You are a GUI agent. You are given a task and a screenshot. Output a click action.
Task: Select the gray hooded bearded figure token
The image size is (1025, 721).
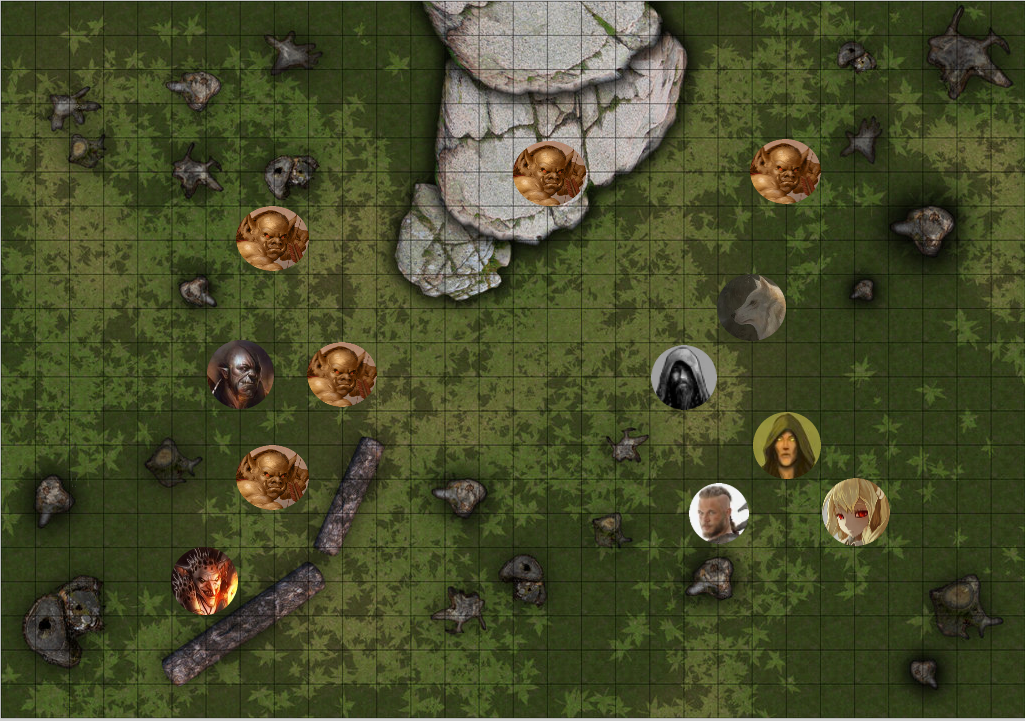684,377
